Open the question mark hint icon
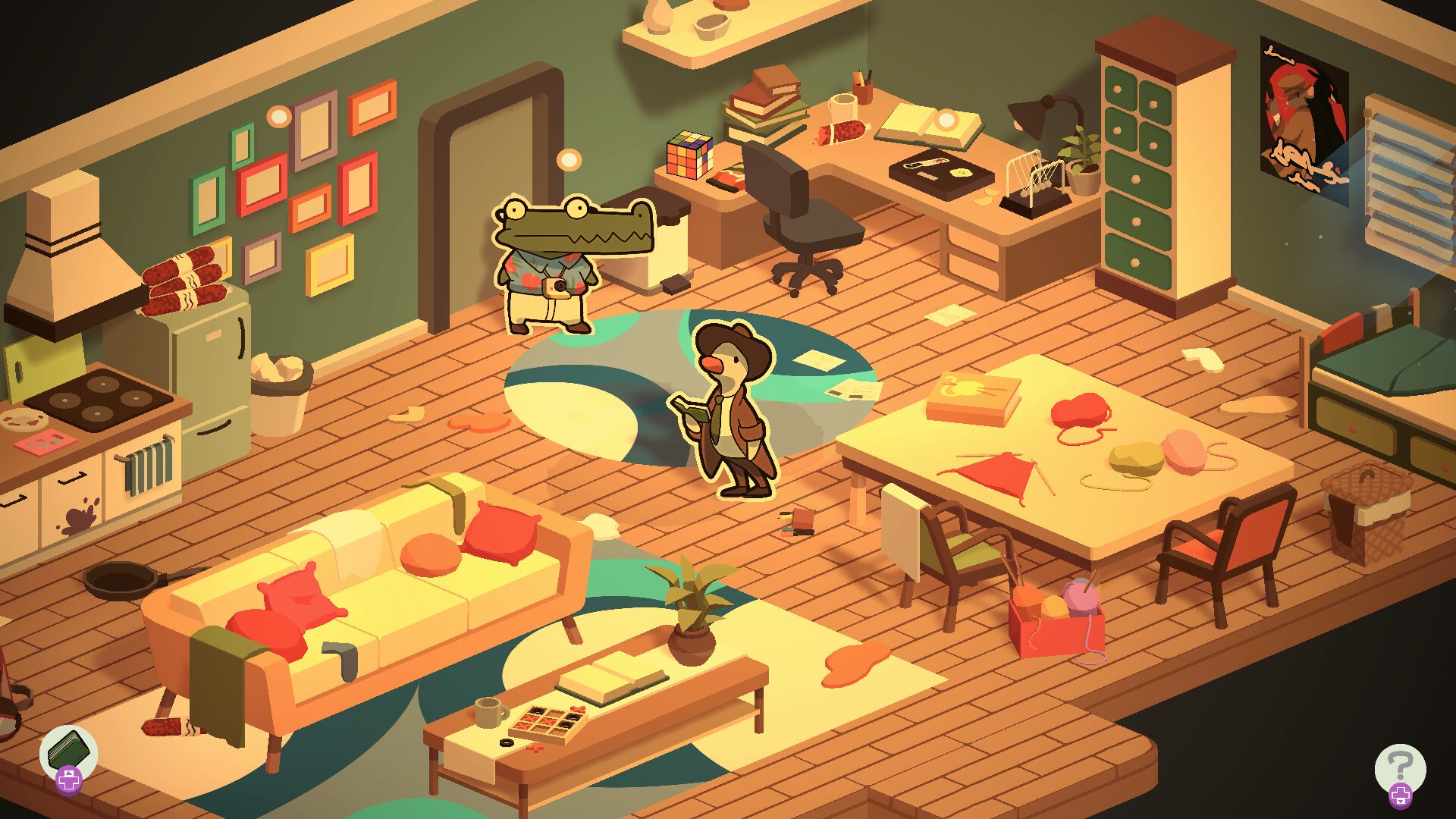The height and width of the screenshot is (819, 1456). click(1400, 767)
